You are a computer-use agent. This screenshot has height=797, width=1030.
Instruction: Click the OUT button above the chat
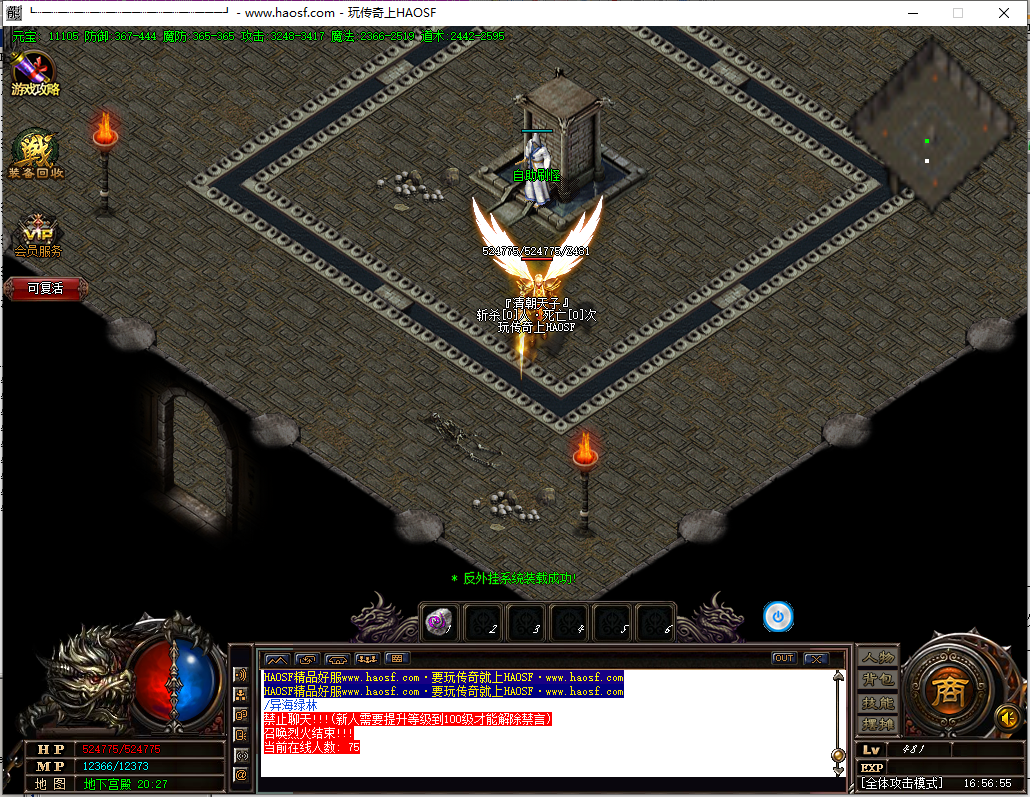coord(784,658)
